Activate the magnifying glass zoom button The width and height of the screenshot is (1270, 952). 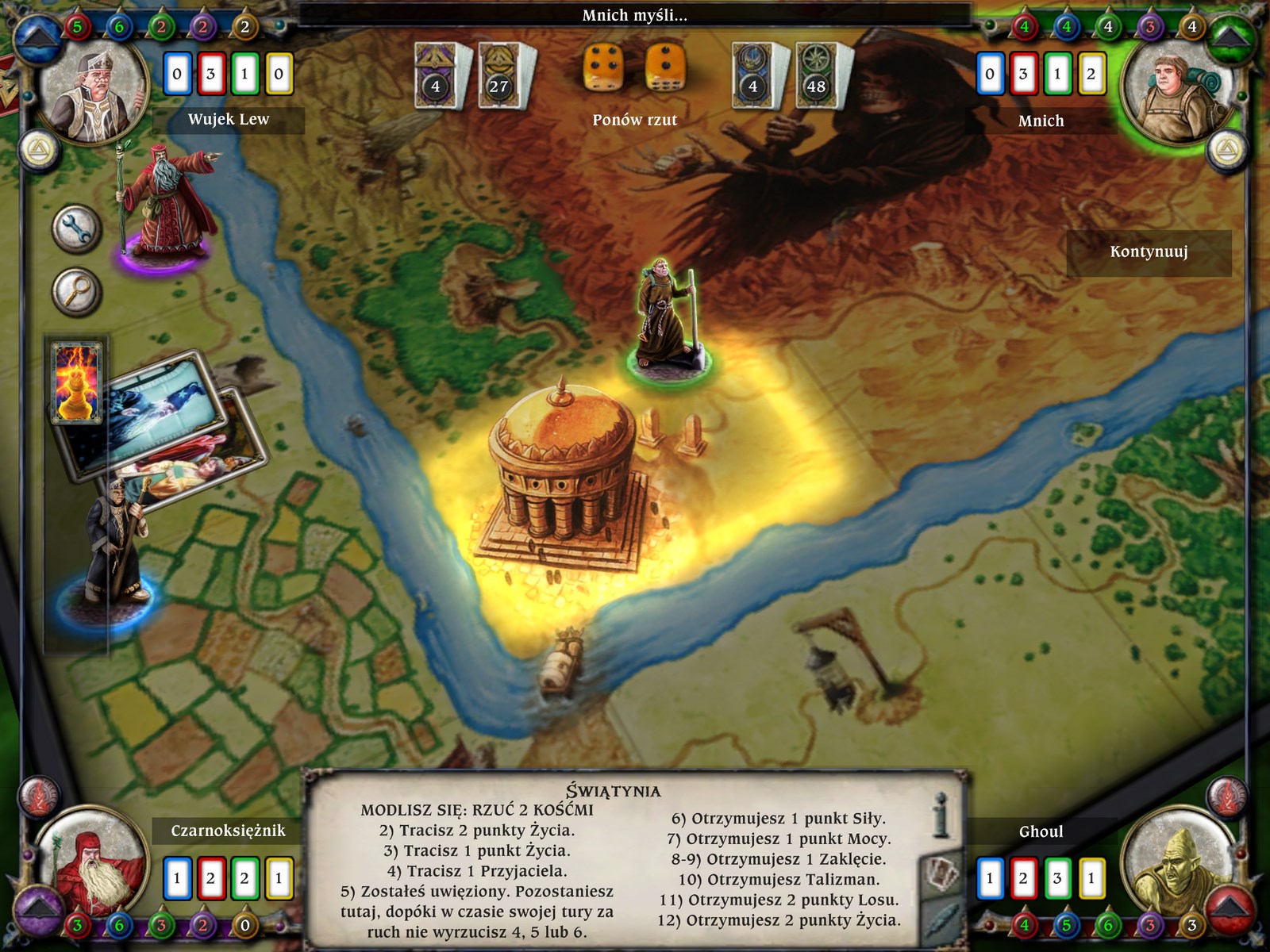click(x=77, y=292)
